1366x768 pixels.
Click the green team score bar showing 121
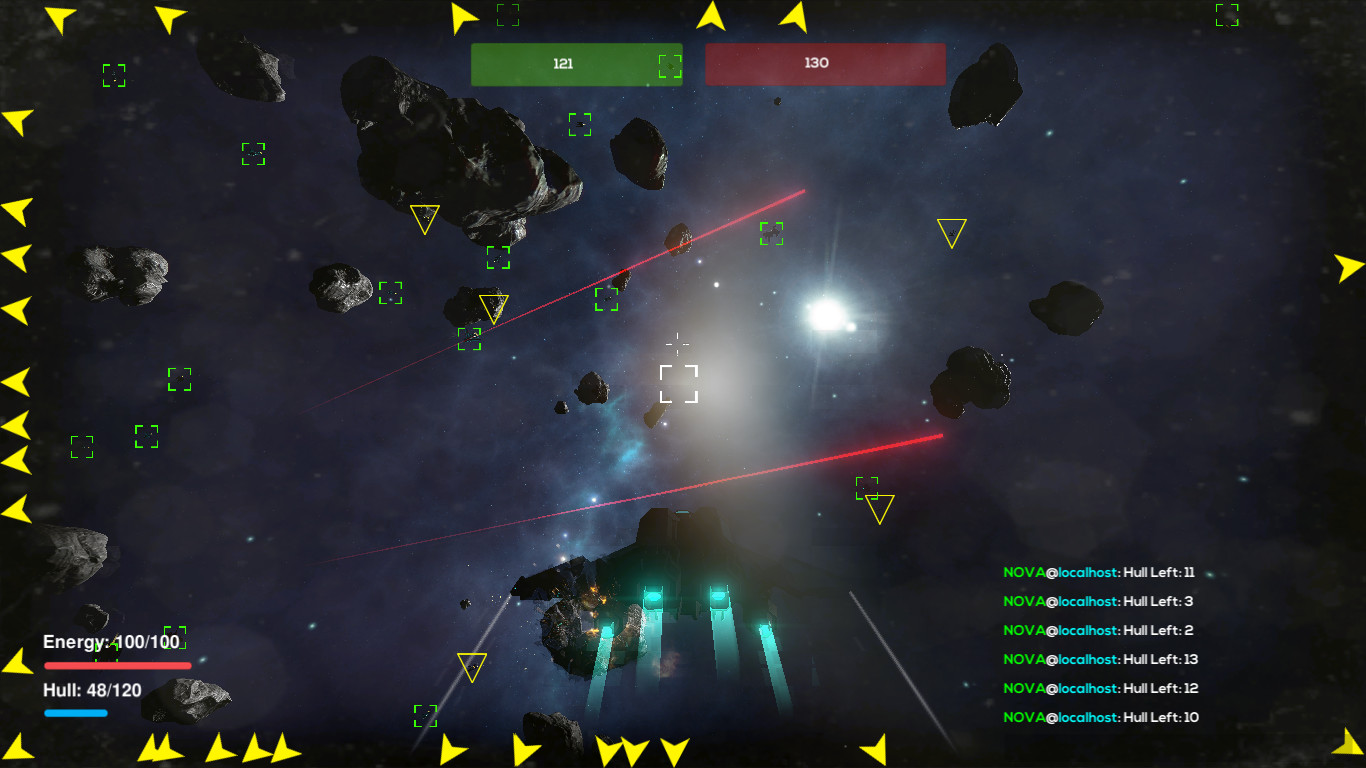point(577,63)
